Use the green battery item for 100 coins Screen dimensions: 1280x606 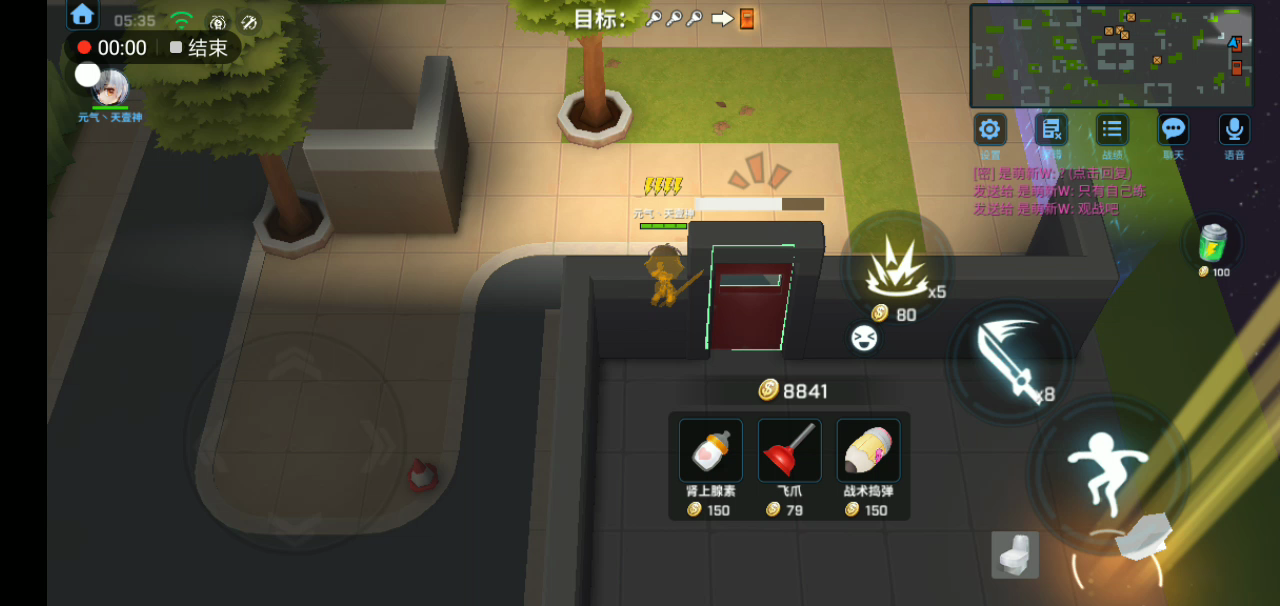[x=1212, y=243]
